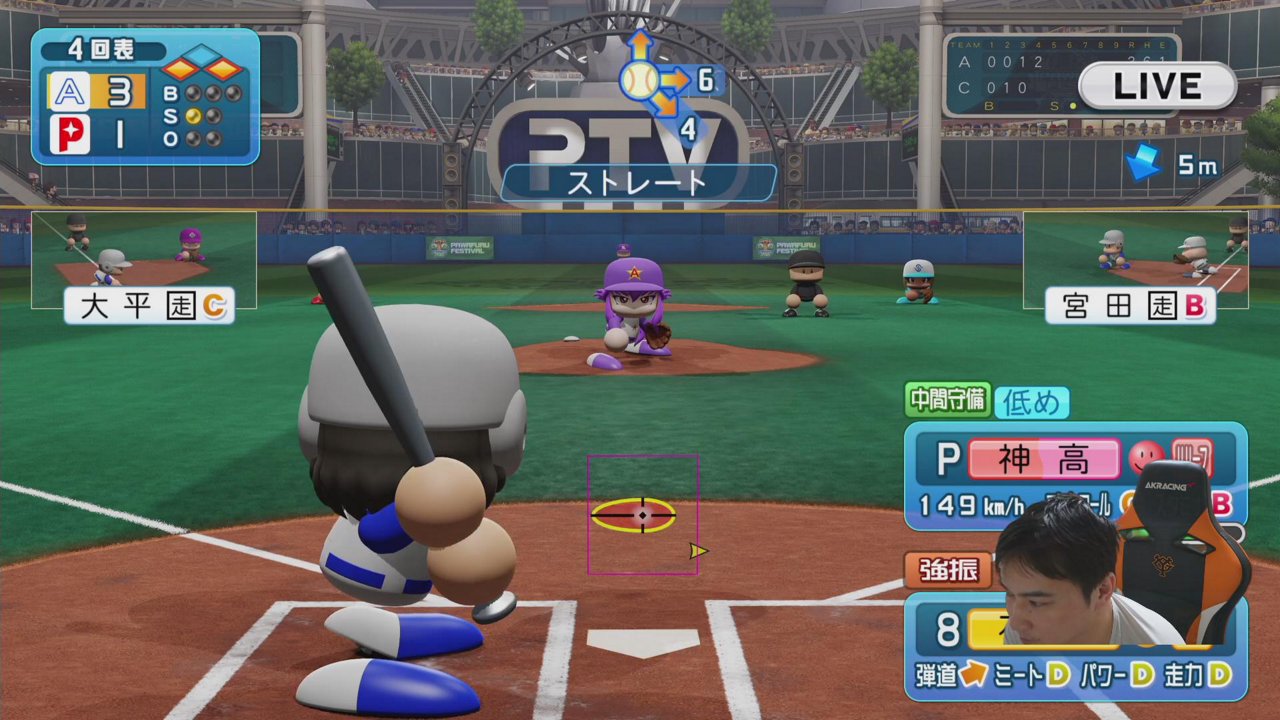1280x720 pixels.
Task: Click the LIVE broadcast badge
Action: pos(1157,86)
